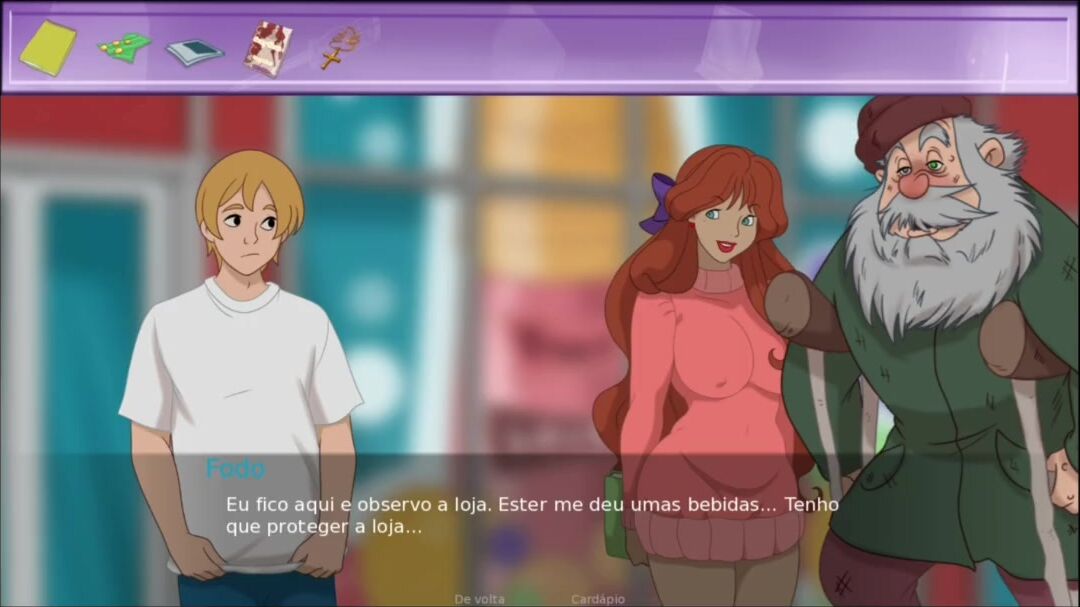Viewport: 1080px width, 607px height.
Task: Select the red and white patterned box
Action: tap(268, 47)
